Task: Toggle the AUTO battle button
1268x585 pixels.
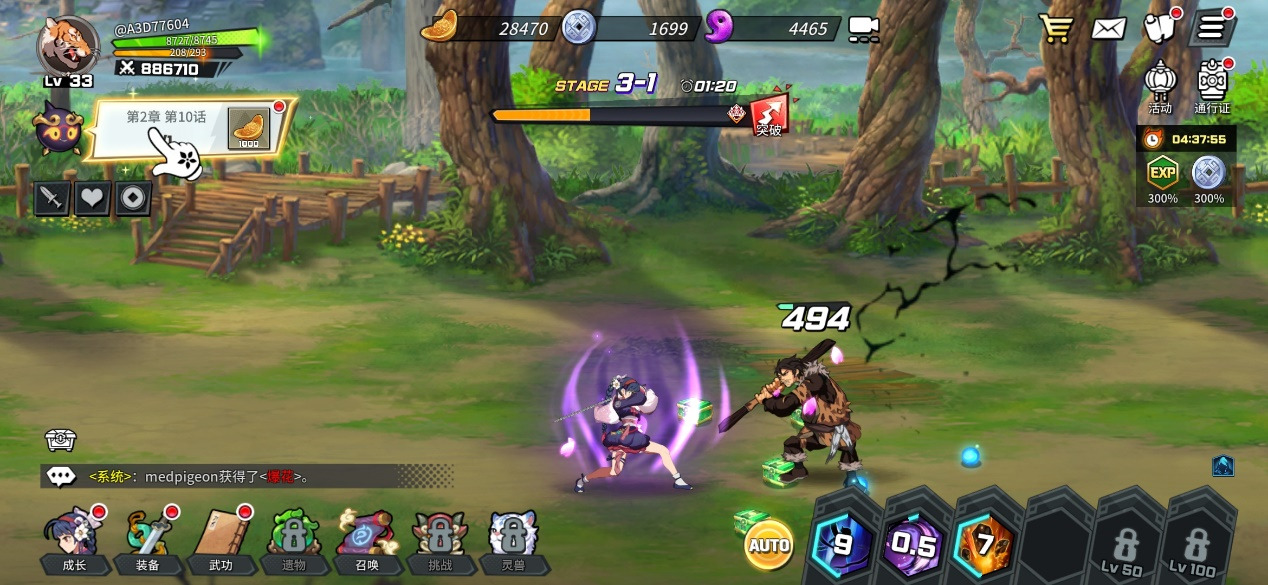Action: [769, 545]
